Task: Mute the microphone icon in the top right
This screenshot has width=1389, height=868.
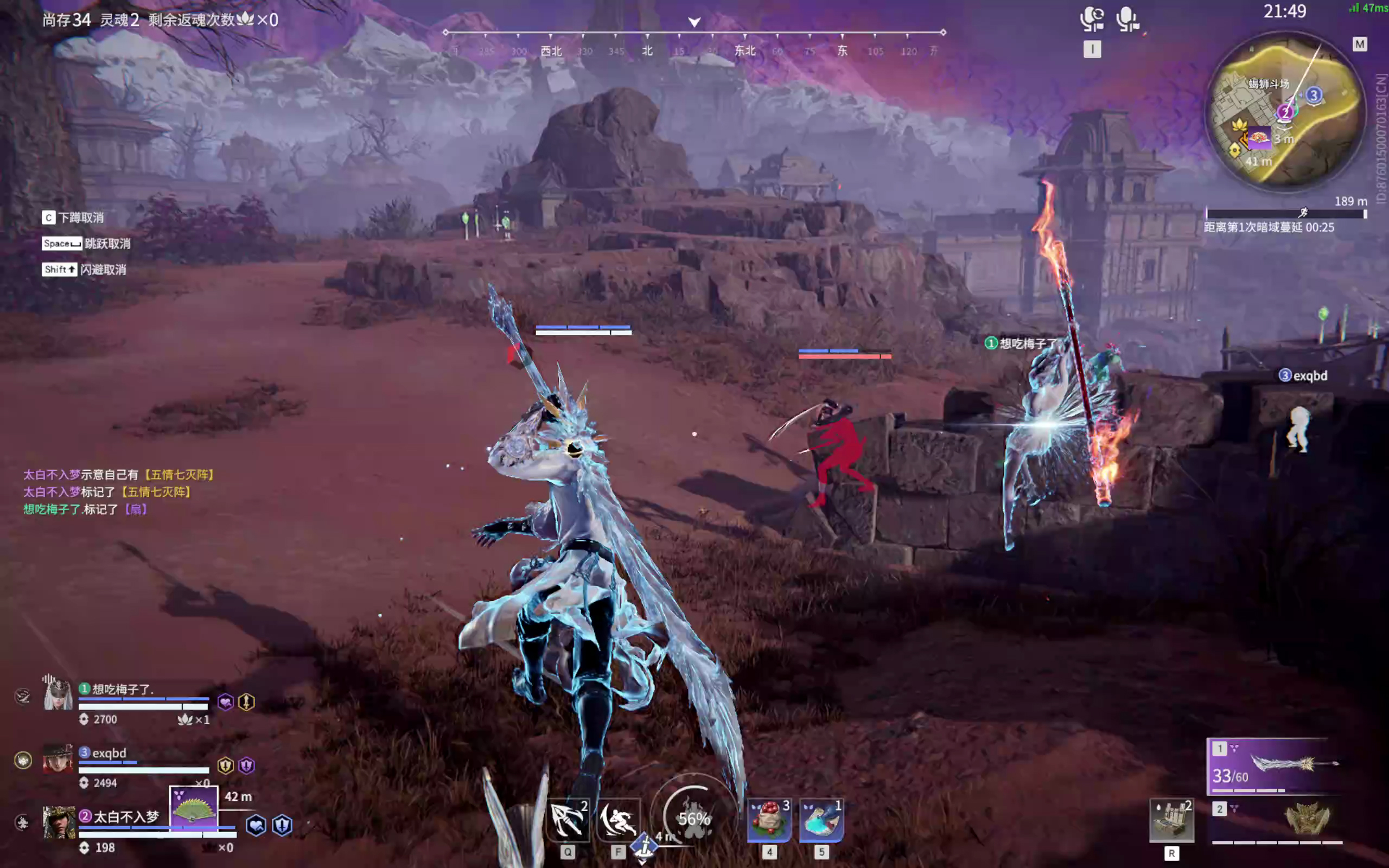Action: point(1129,17)
